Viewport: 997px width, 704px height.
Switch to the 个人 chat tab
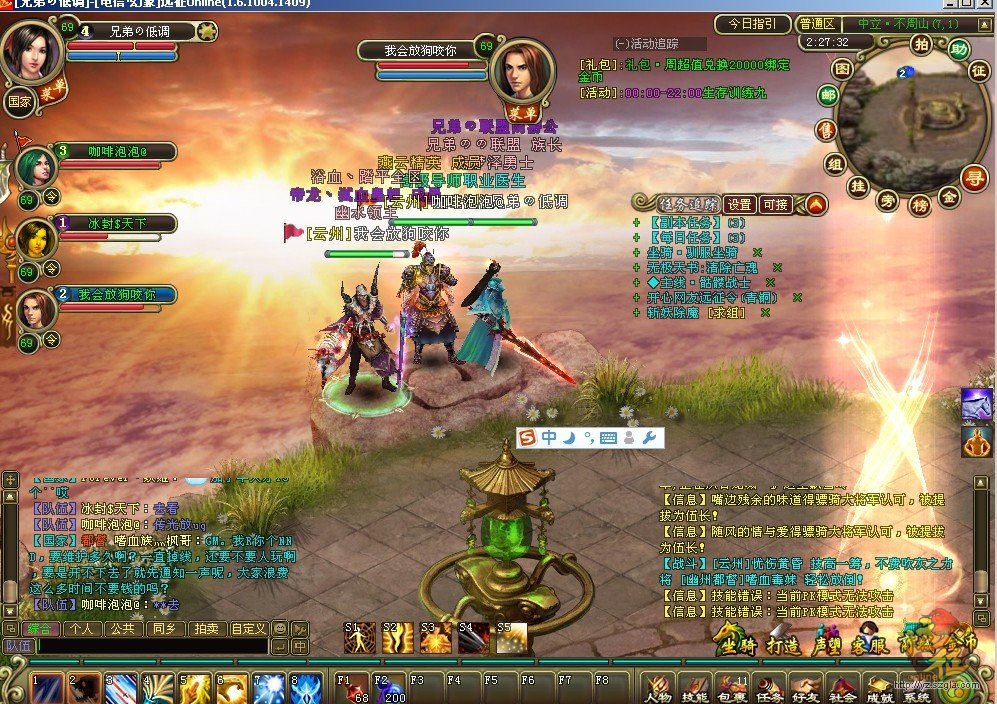(82, 629)
